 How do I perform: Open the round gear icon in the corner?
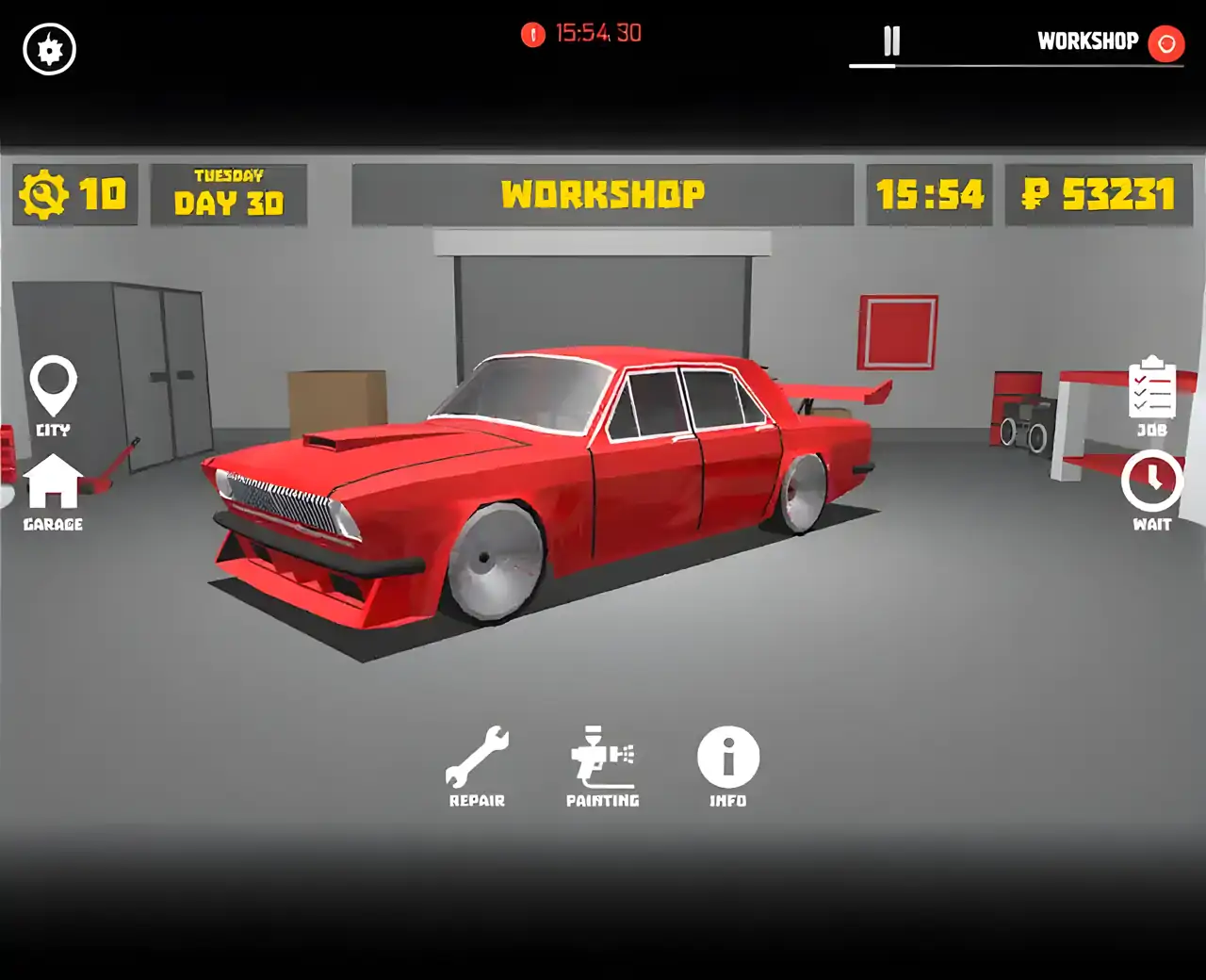(50, 49)
